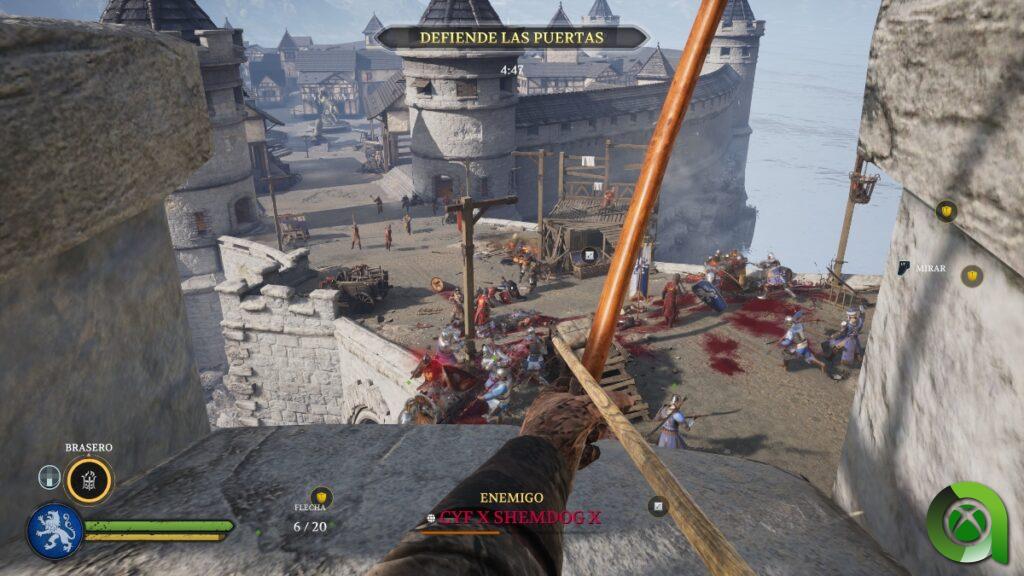Select the small teal icon beside Brasero
1024x576 pixels.
[x=50, y=478]
